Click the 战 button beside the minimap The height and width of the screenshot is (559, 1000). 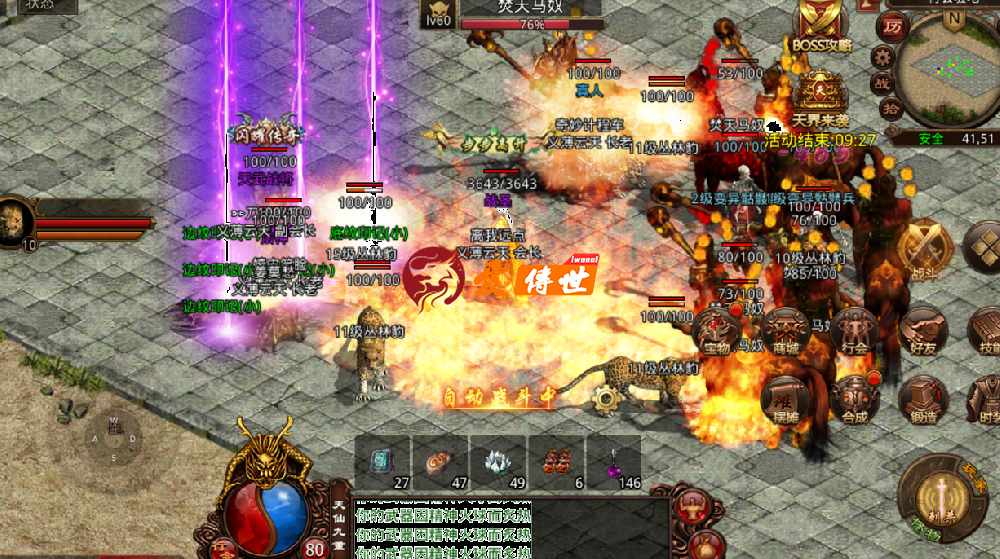click(x=882, y=82)
